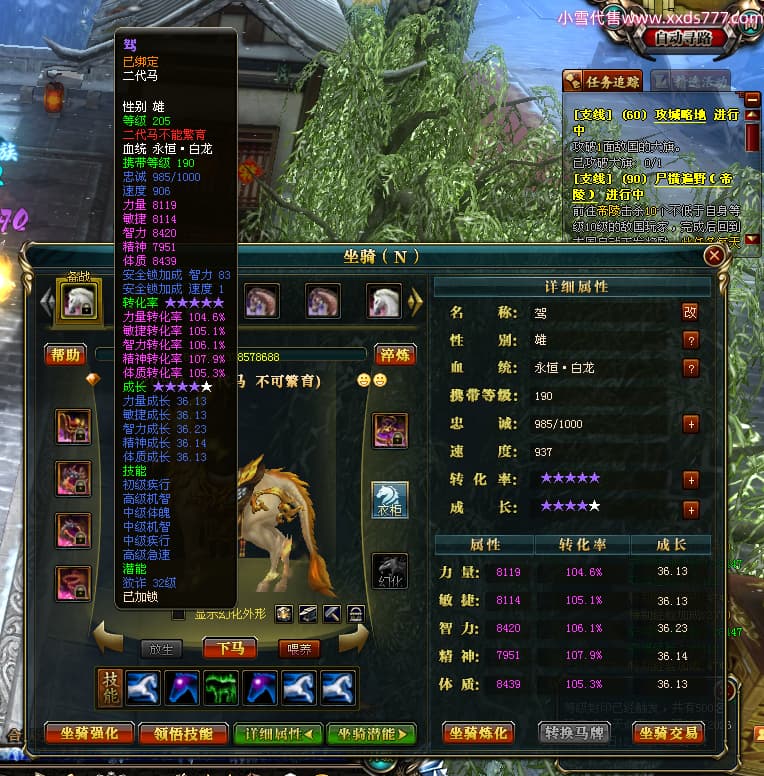Open 坐骑强化 mount enhancement
Image resolution: width=764 pixels, height=776 pixels.
[x=88, y=734]
